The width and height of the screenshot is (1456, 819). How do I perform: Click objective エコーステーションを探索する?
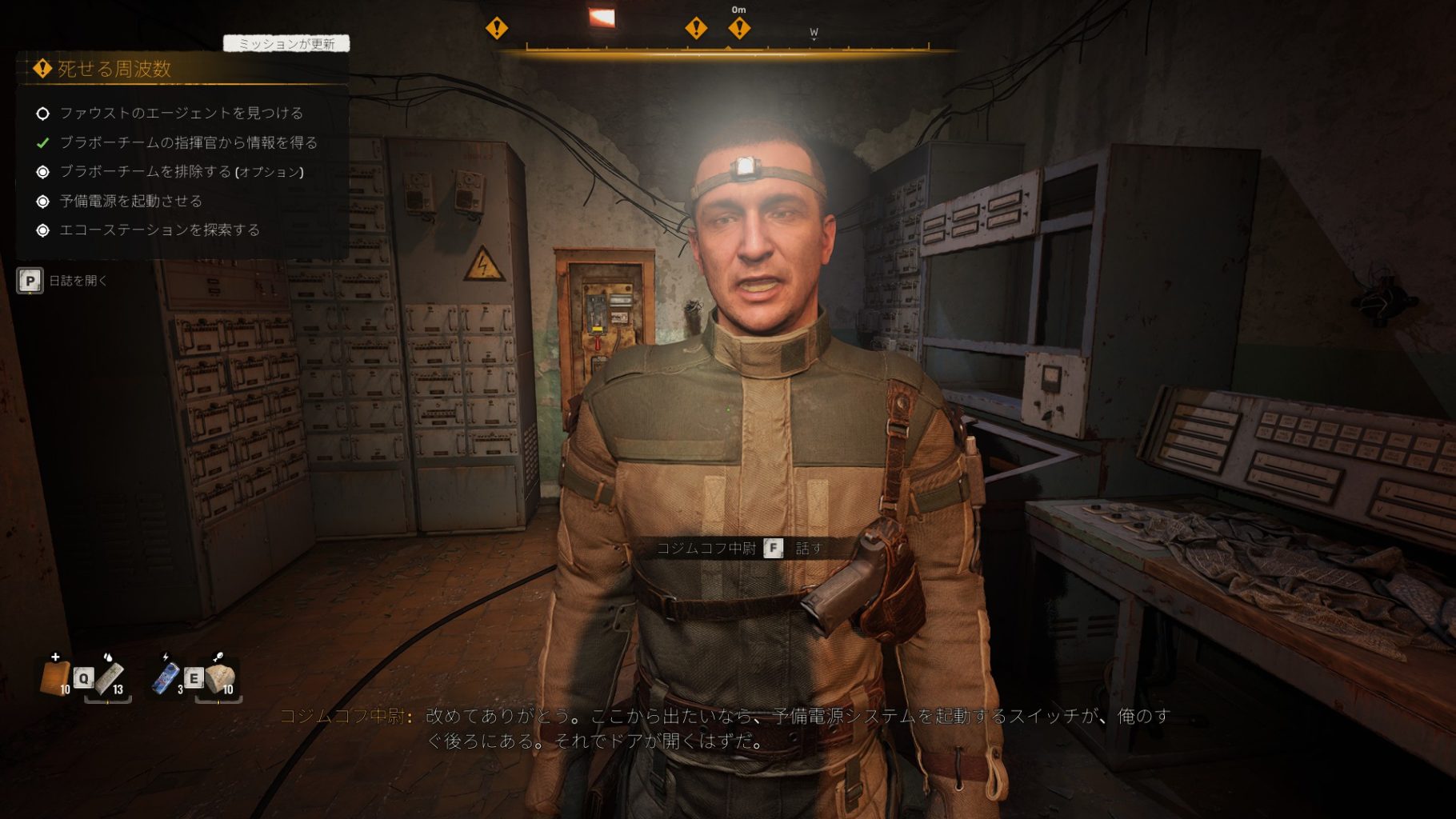[x=159, y=230]
